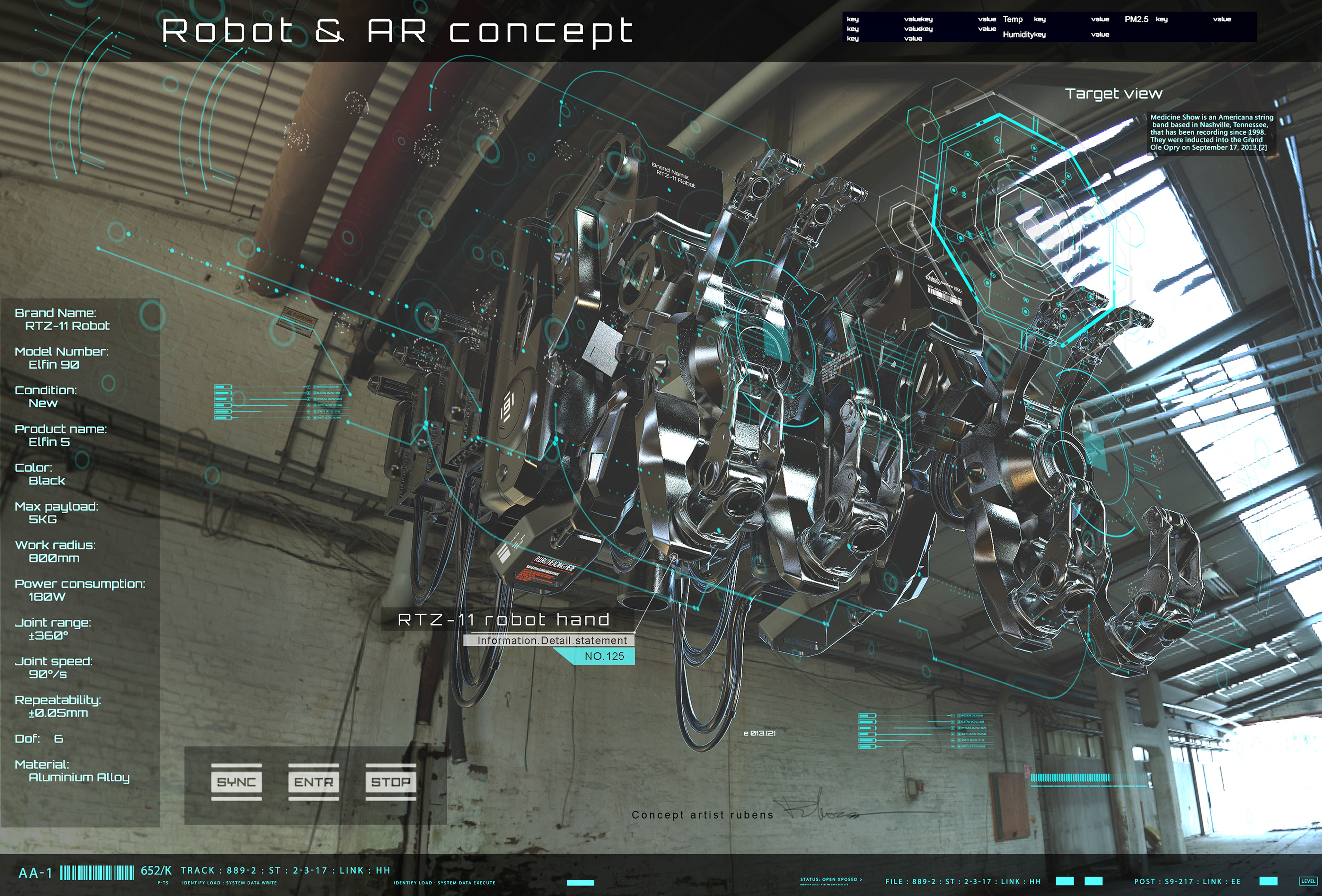The image size is (1322, 896).
Task: Activate the SYNC button
Action: pos(236,782)
